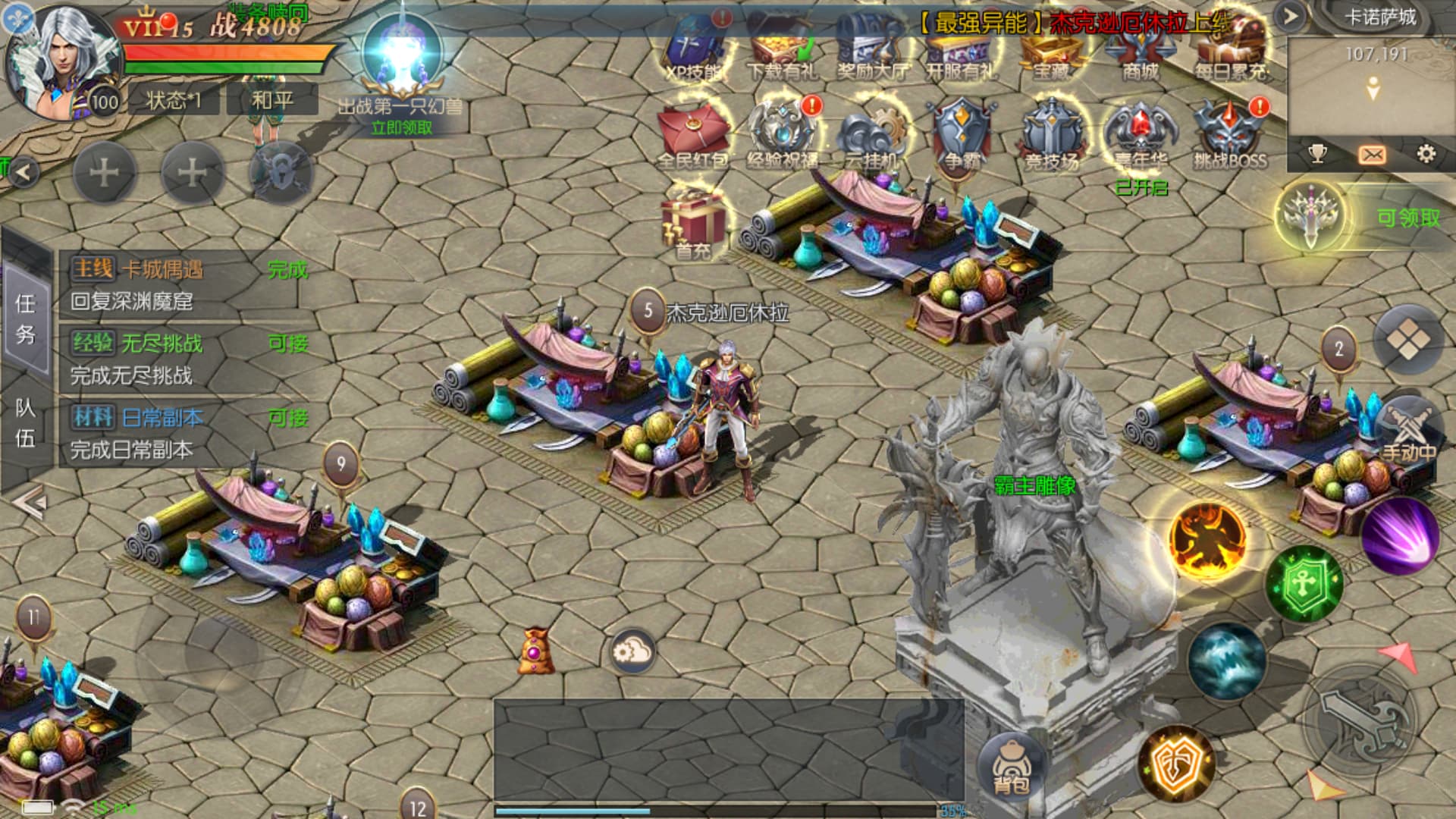
Task: Activate the green shield cross skill
Action: pyautogui.click(x=1304, y=584)
